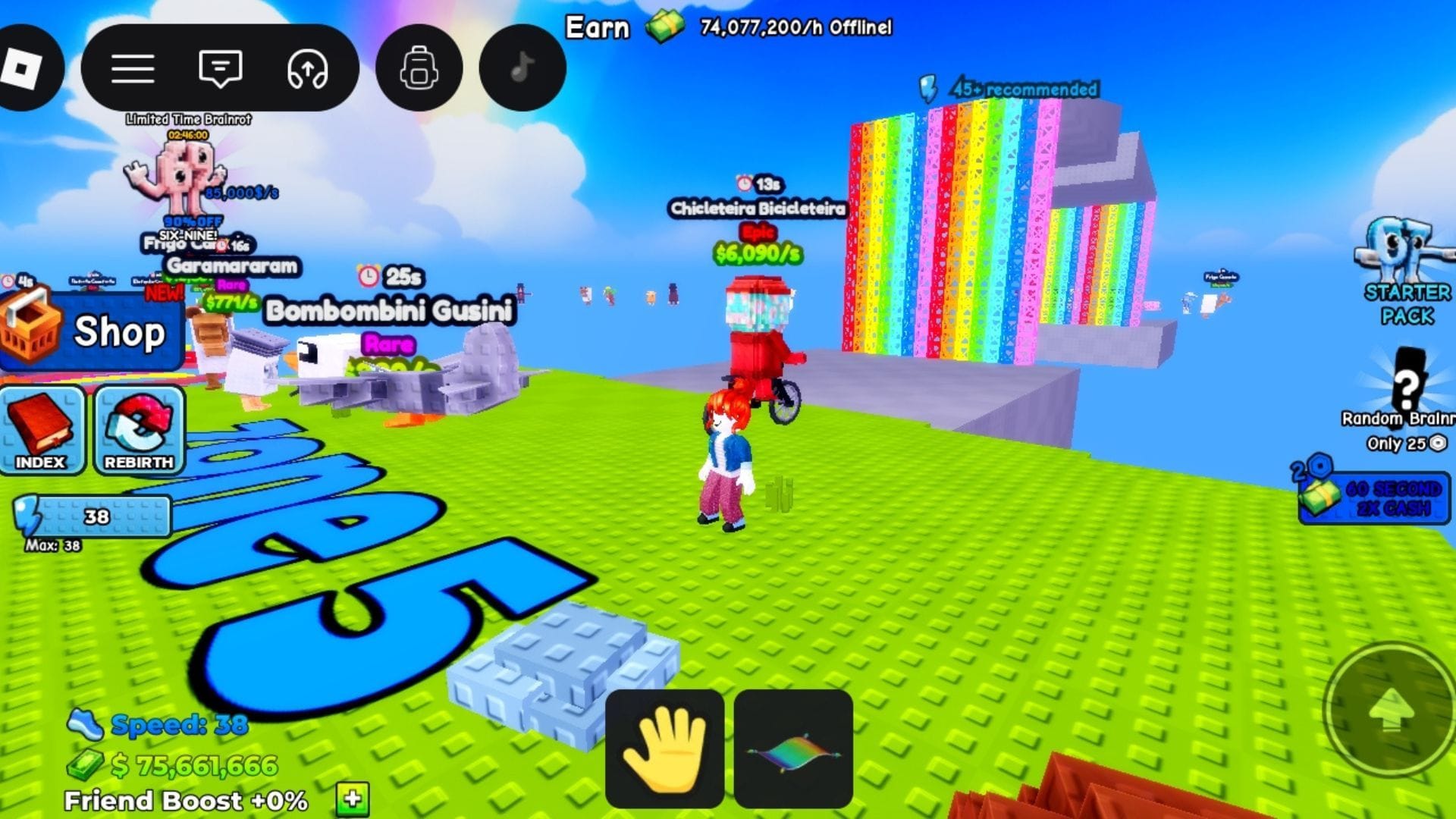Add a friend boost with the green plus
The width and height of the screenshot is (1456, 819).
[x=353, y=799]
